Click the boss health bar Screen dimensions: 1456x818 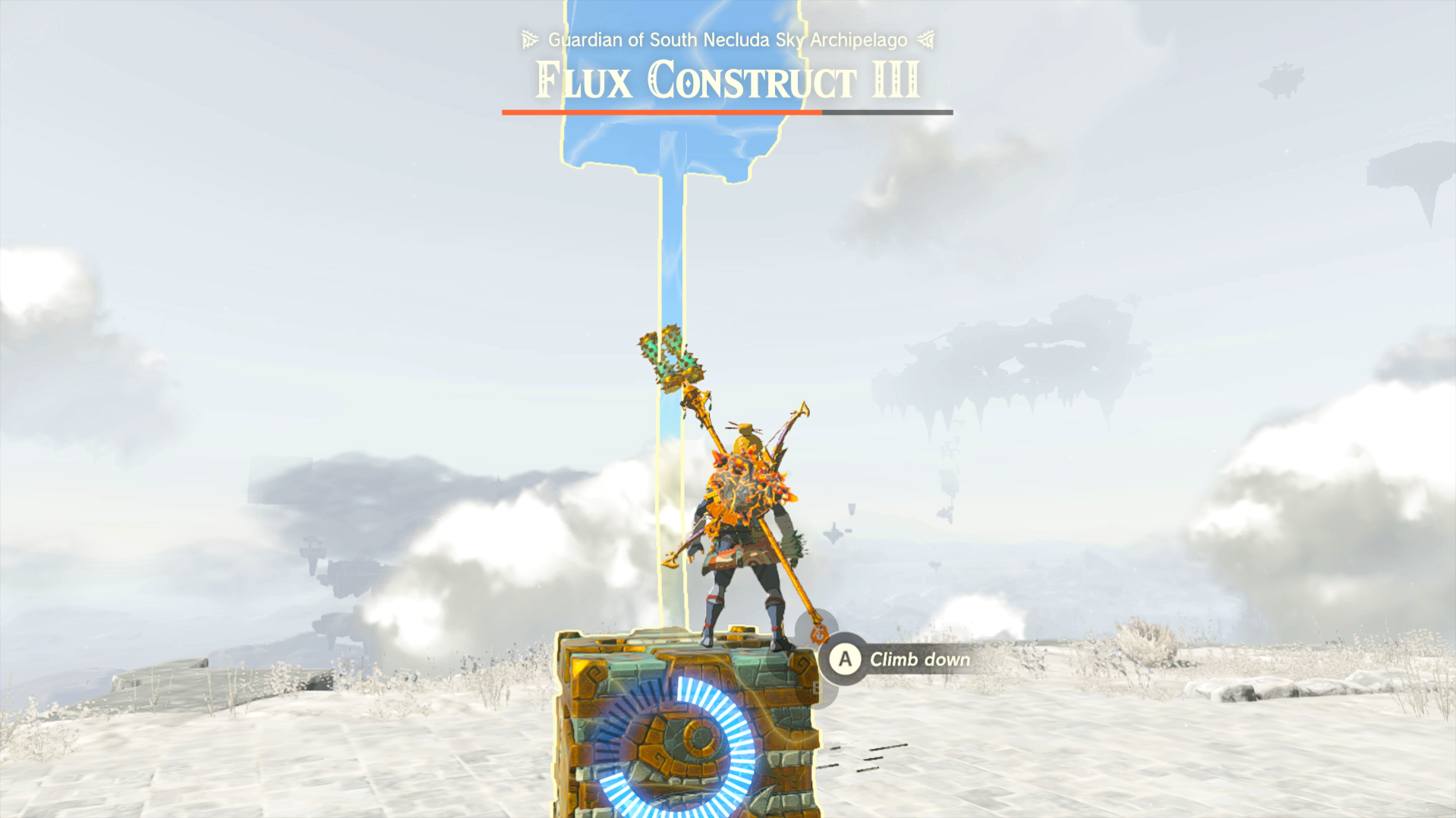coord(726,112)
